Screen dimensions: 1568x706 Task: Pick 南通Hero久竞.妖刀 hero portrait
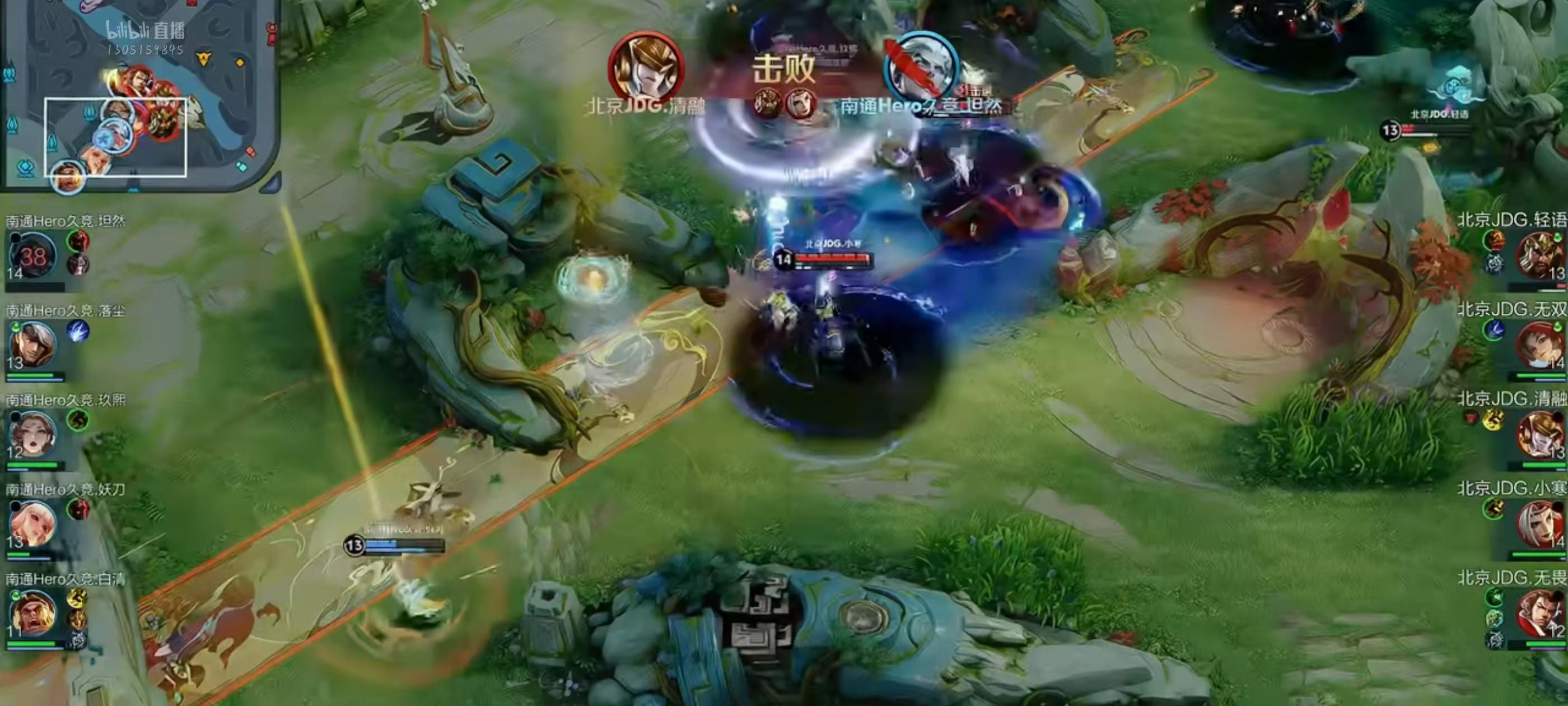[33, 524]
